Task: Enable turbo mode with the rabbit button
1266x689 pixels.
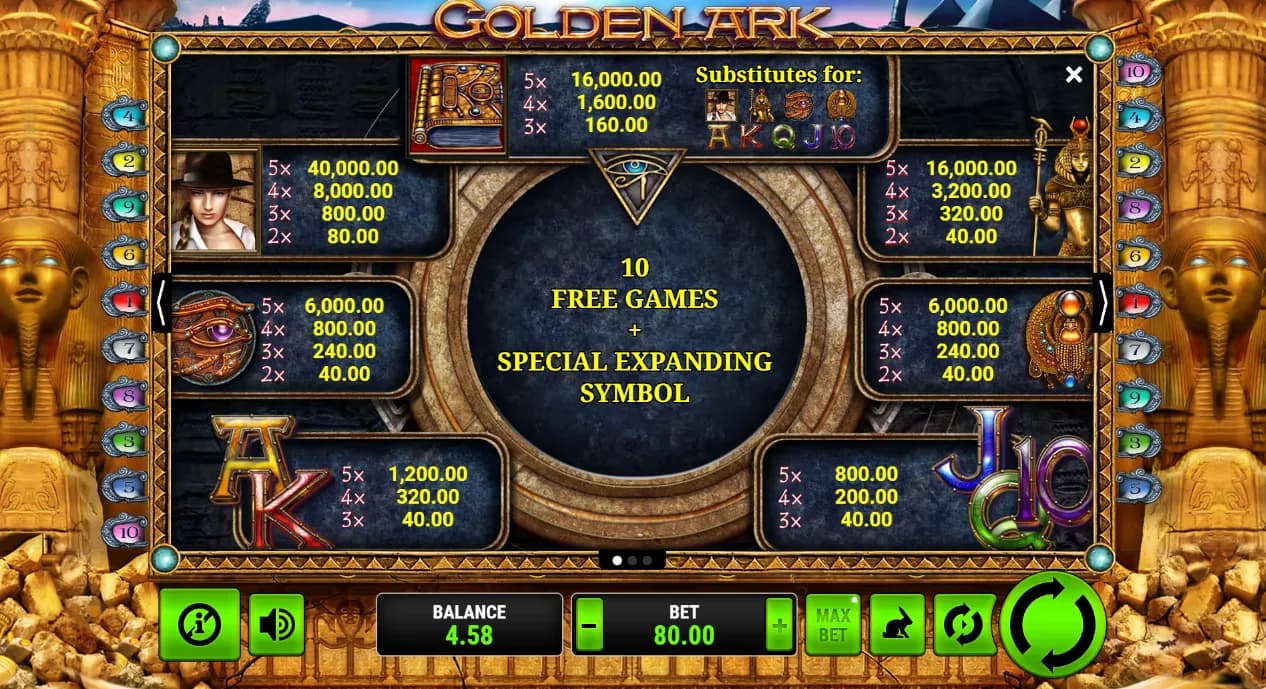Action: 896,626
